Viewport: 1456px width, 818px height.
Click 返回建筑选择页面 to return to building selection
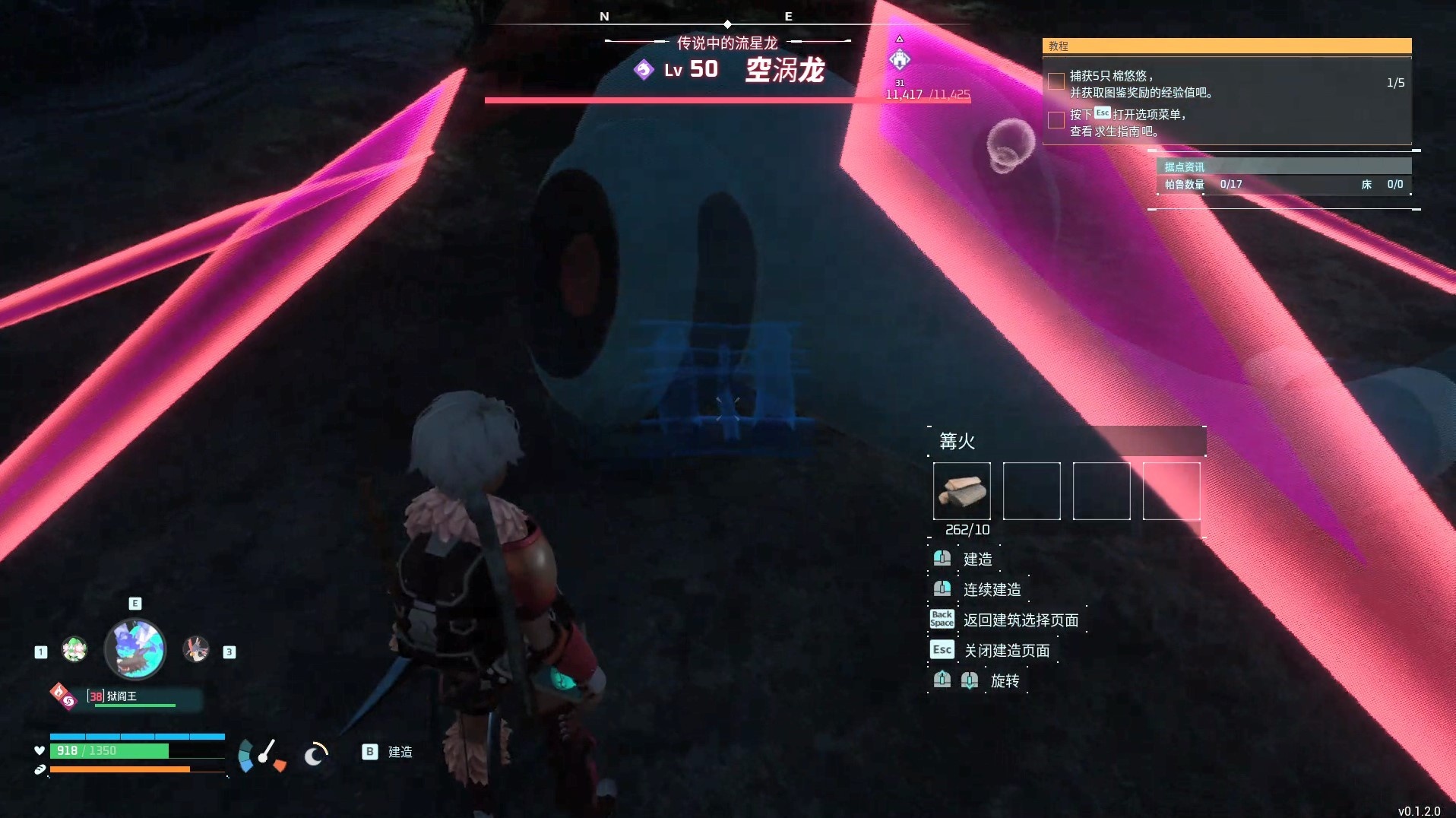click(1021, 620)
